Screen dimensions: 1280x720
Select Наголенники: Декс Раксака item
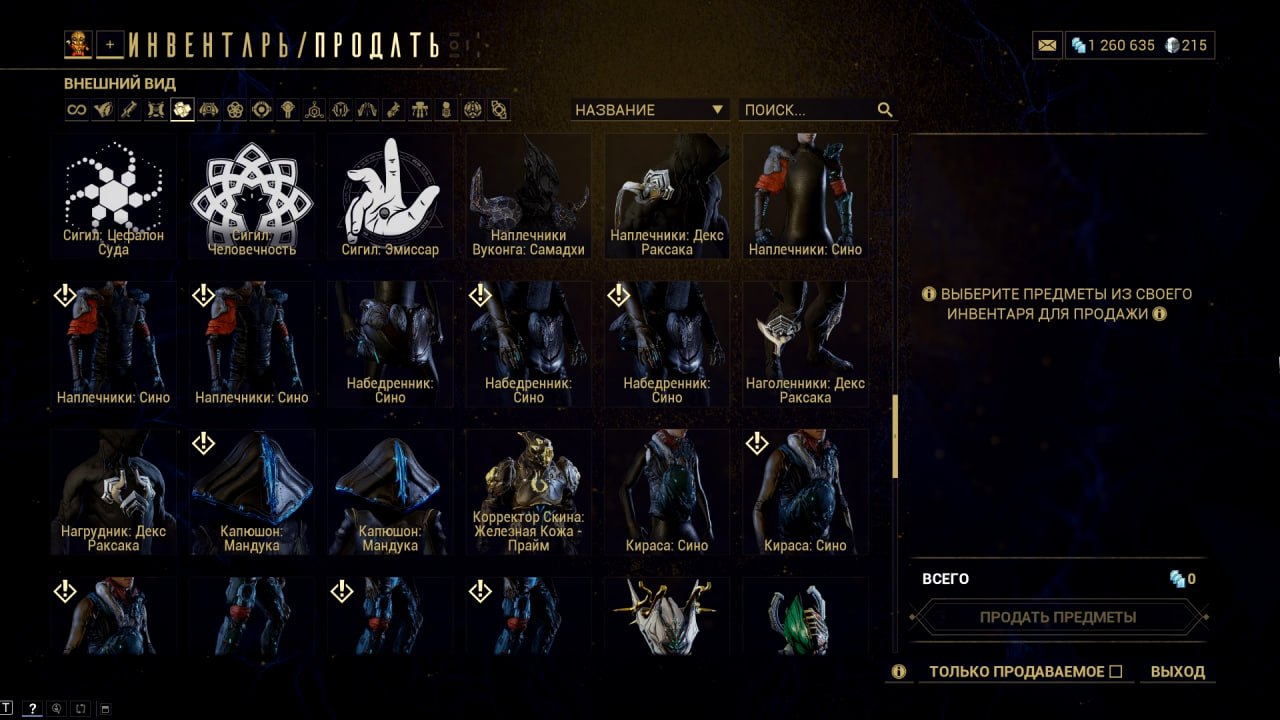(x=804, y=344)
